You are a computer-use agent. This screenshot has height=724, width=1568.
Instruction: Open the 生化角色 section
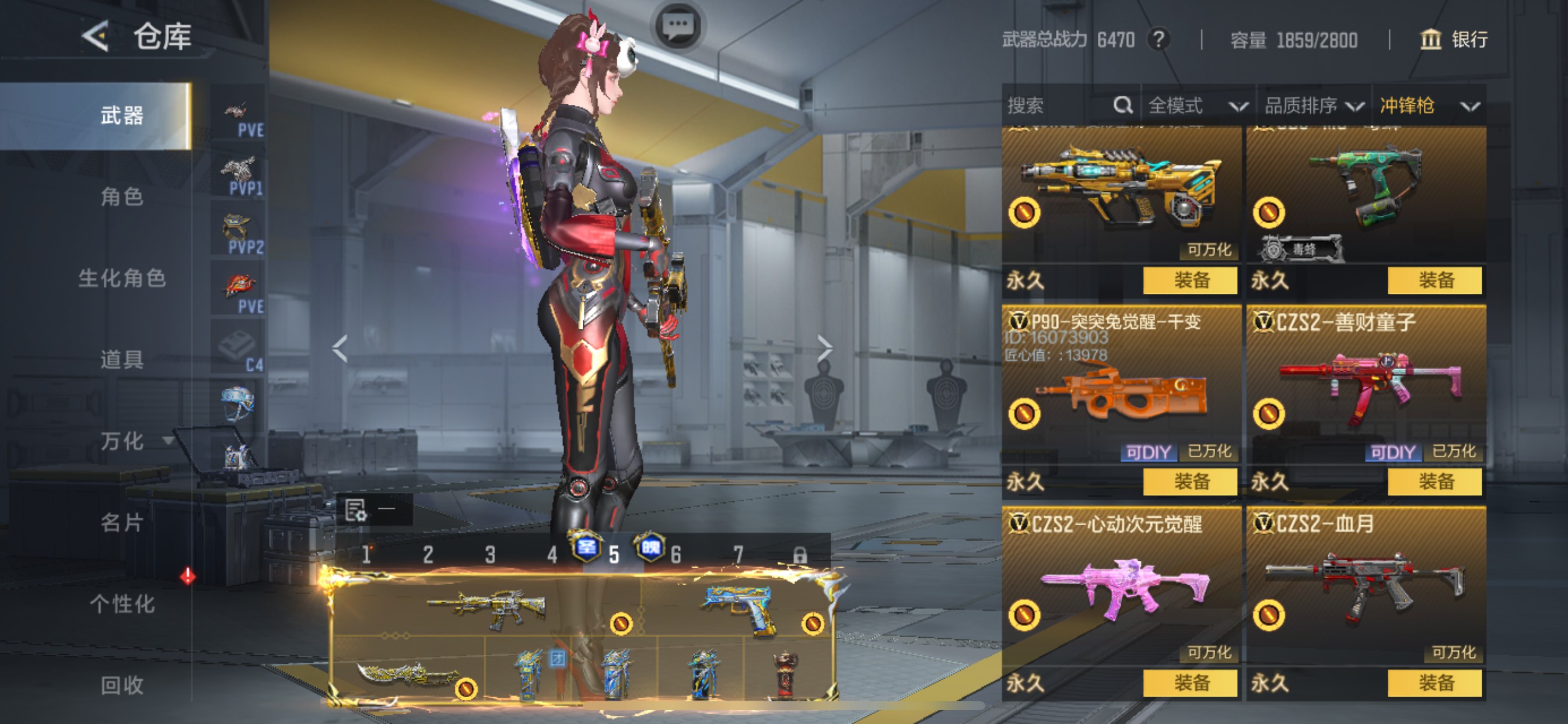tap(122, 278)
